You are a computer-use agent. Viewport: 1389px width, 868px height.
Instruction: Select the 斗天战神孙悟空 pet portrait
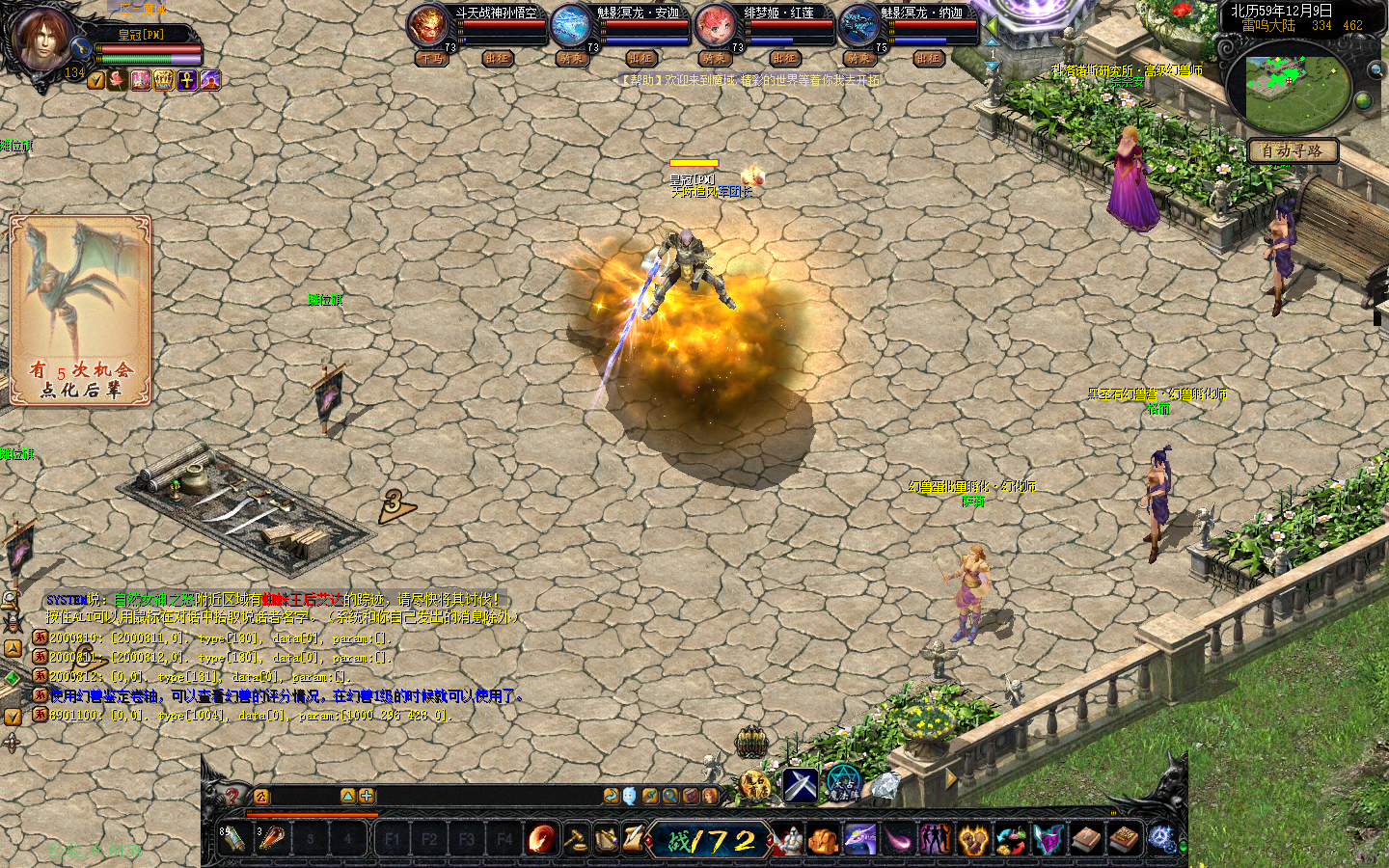click(426, 26)
